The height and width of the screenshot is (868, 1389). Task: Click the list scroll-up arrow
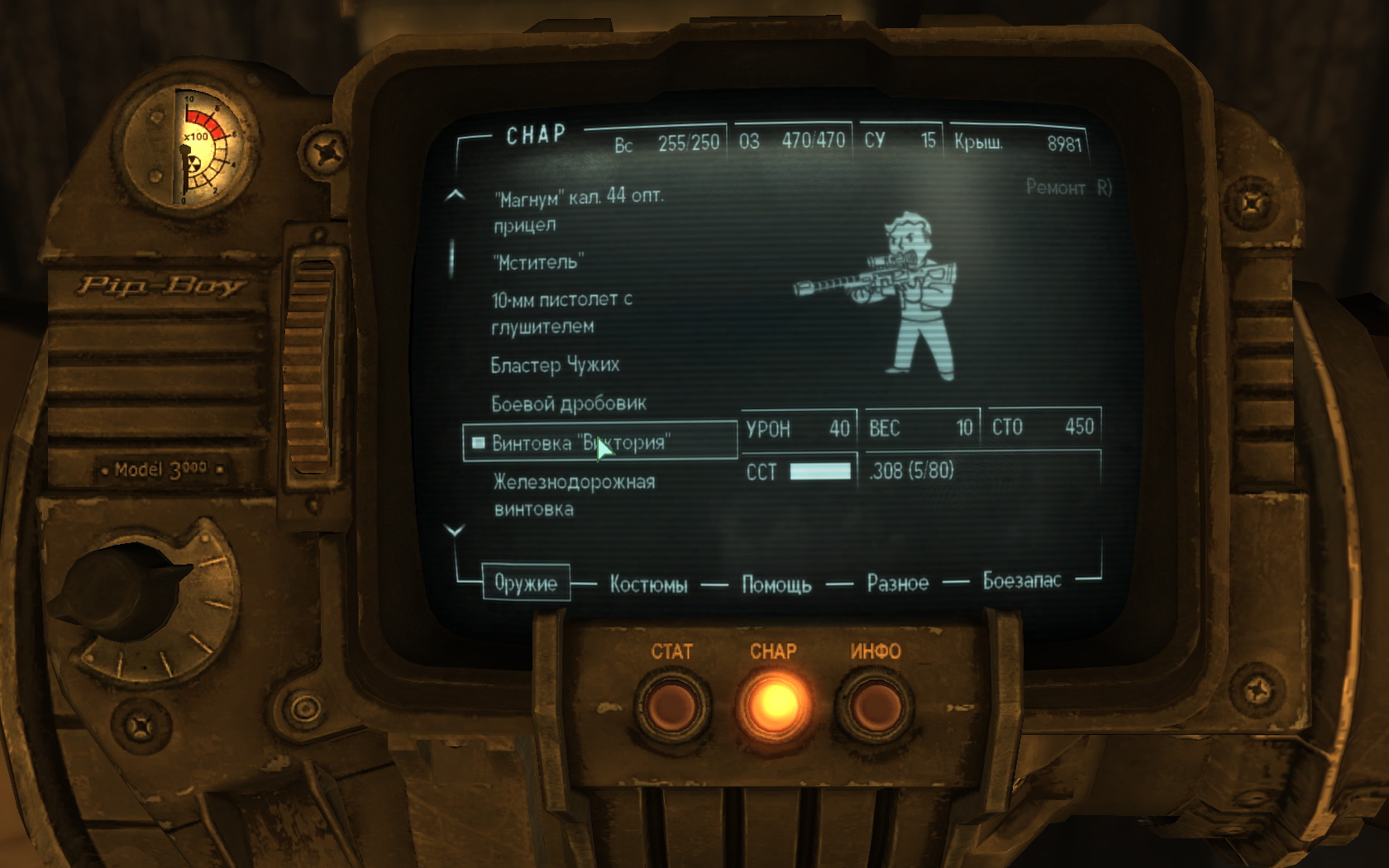coord(455,196)
